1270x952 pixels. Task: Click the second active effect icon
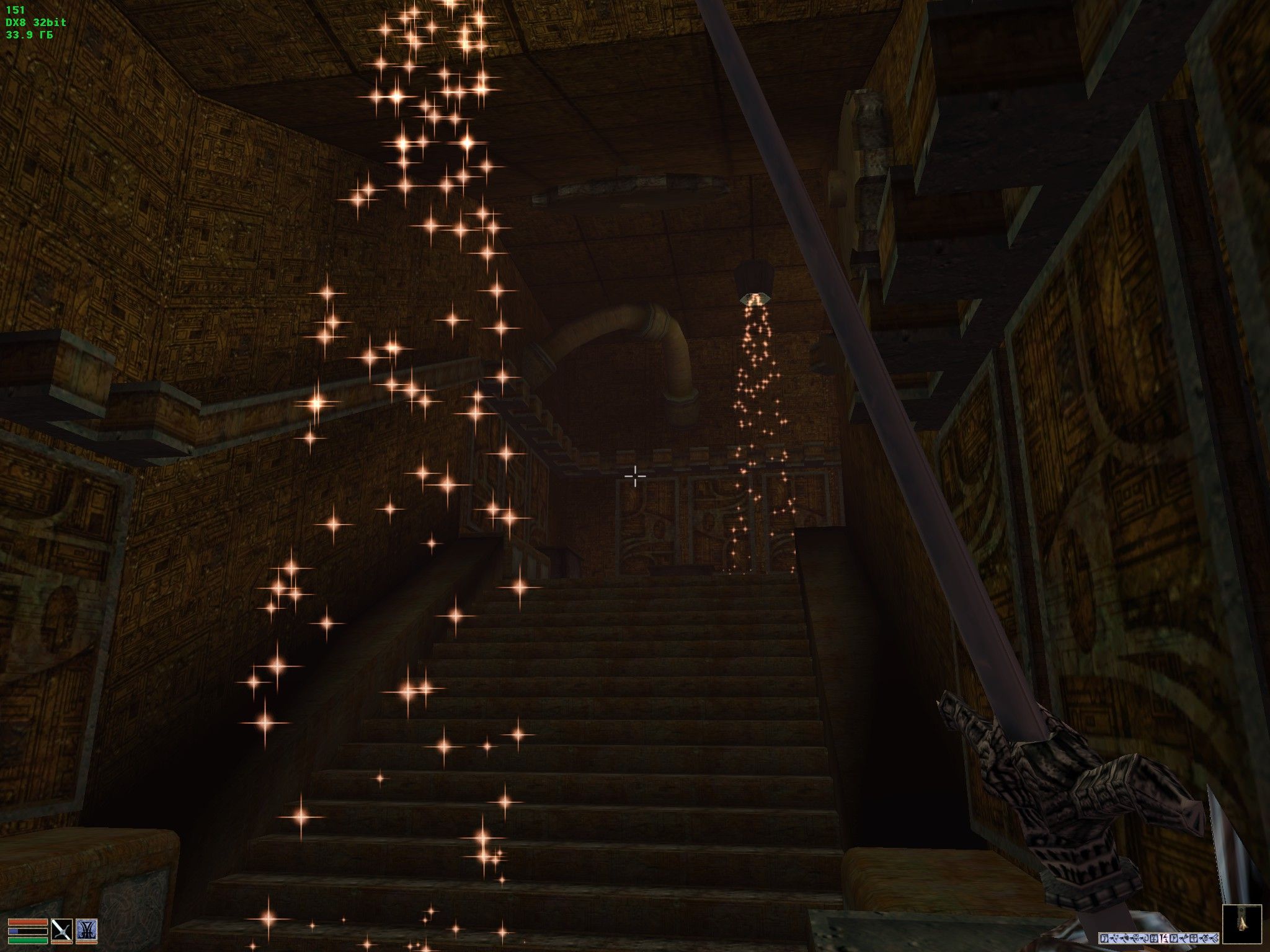pyautogui.click(x=1115, y=938)
